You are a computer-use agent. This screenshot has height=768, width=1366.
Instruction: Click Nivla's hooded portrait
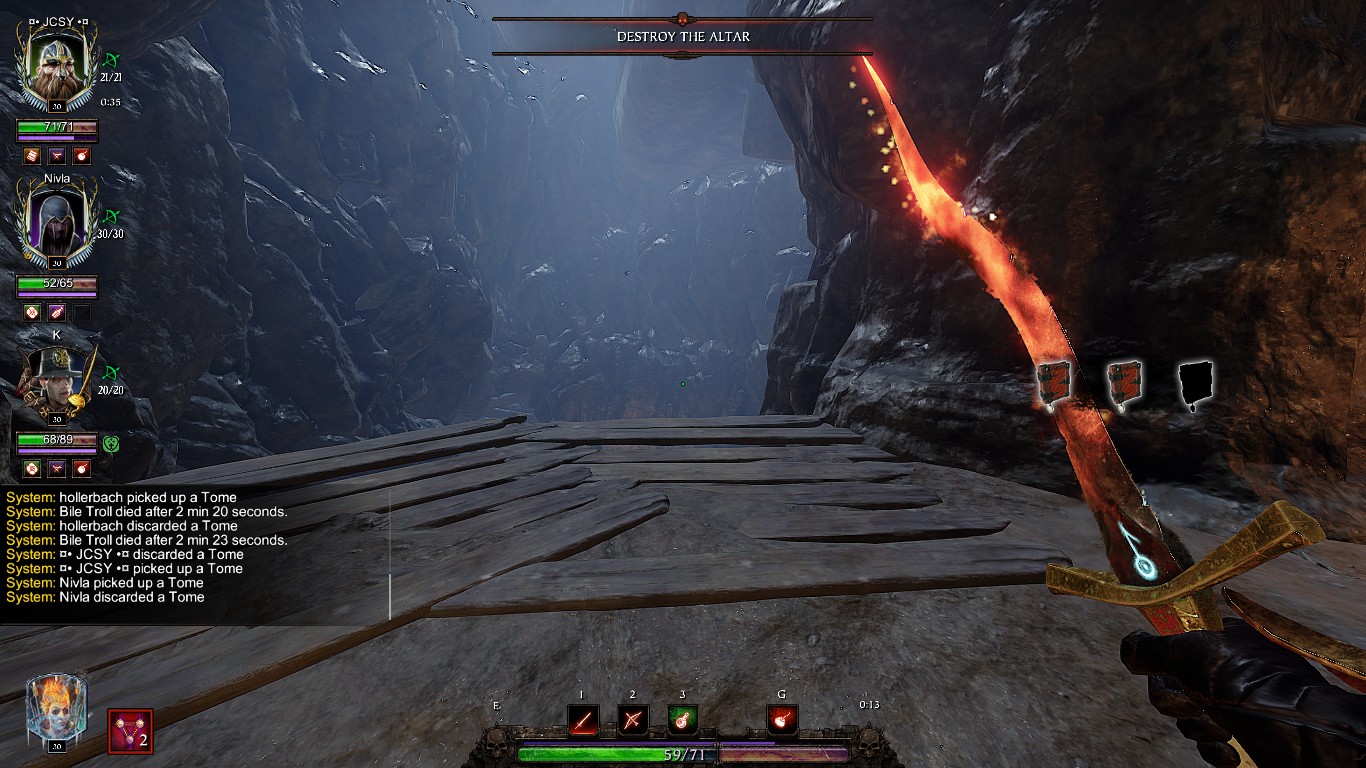(x=57, y=226)
